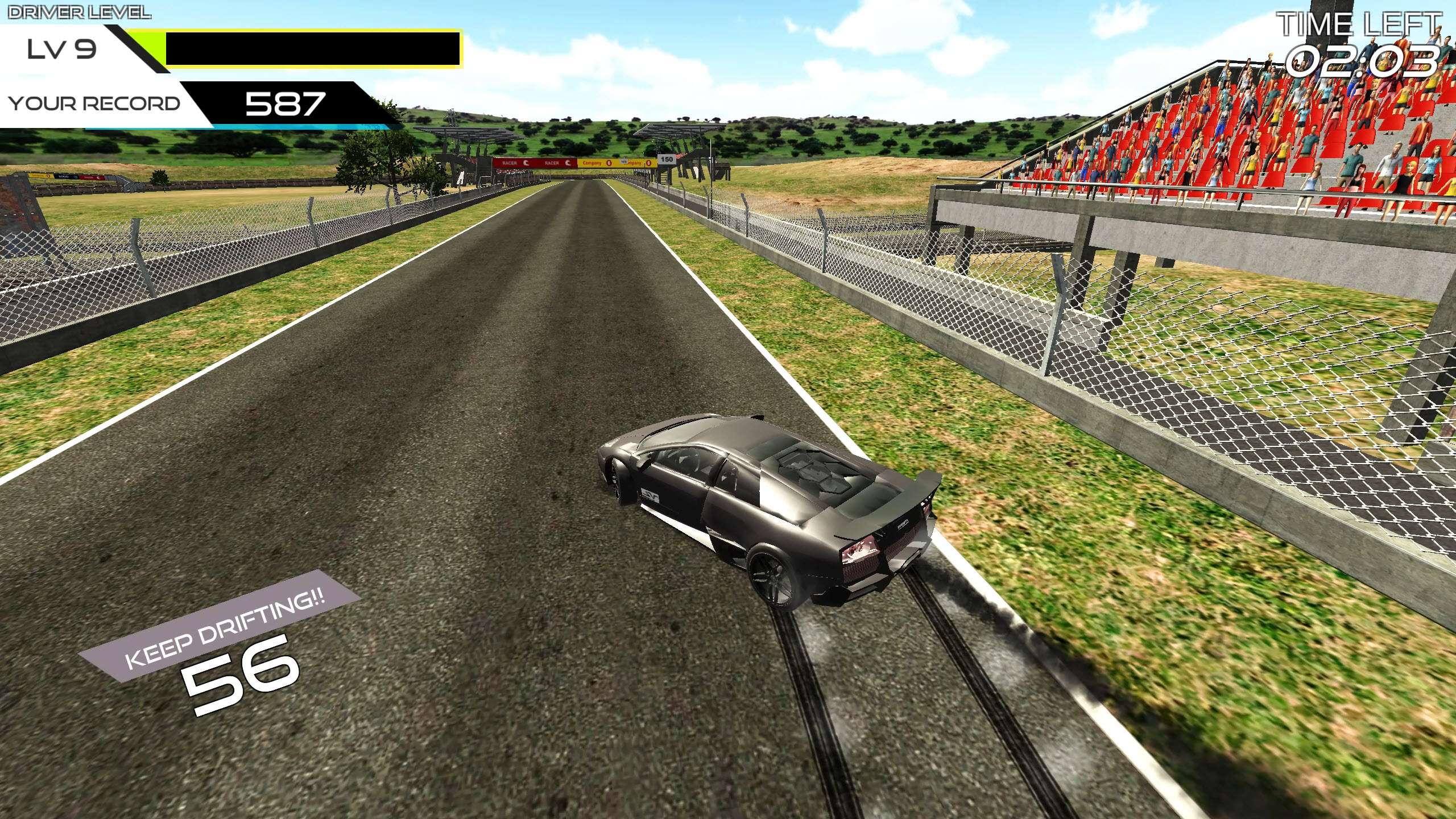
Task: Expand the red RACER overhead banner
Action: tap(535, 164)
